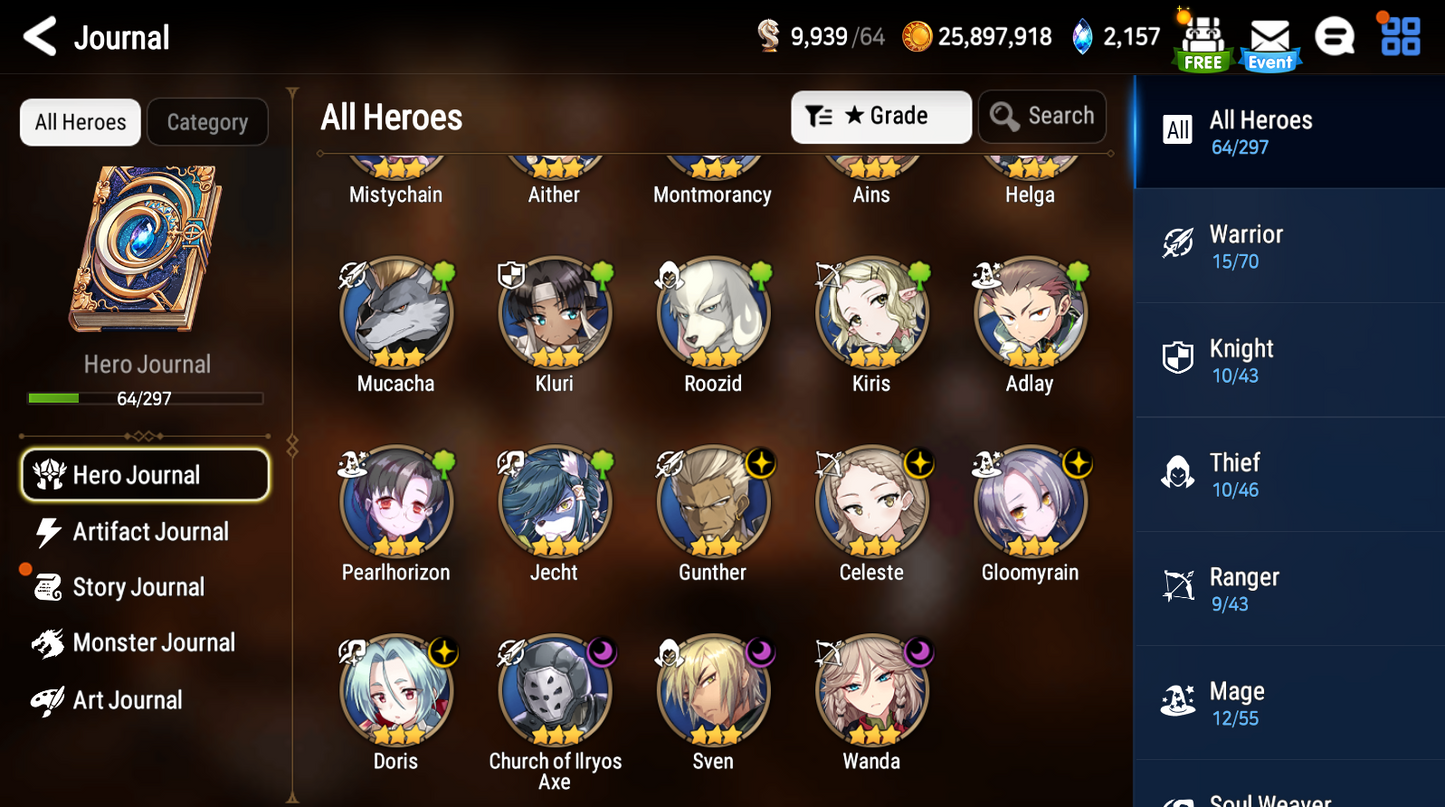This screenshot has height=807, width=1445.
Task: Claim the FREE gift icon
Action: (1202, 42)
